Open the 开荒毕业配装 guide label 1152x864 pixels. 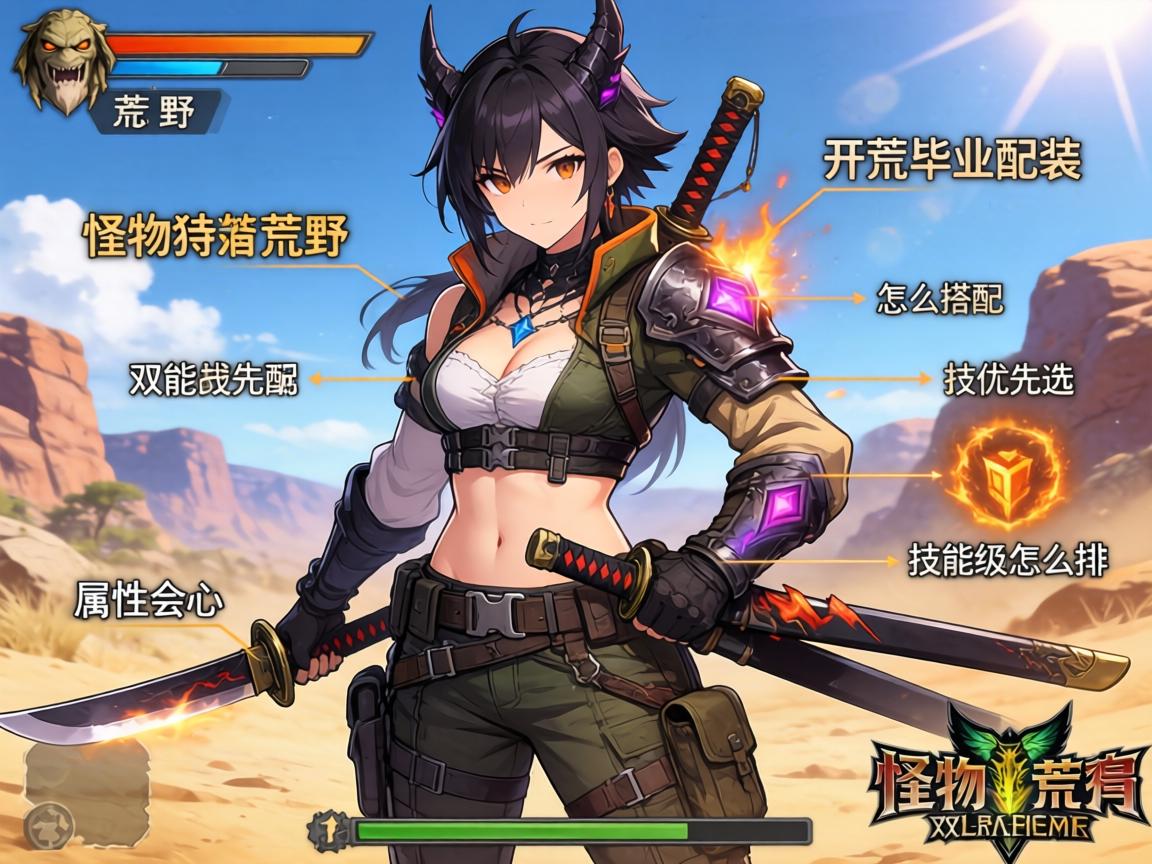coord(951,160)
